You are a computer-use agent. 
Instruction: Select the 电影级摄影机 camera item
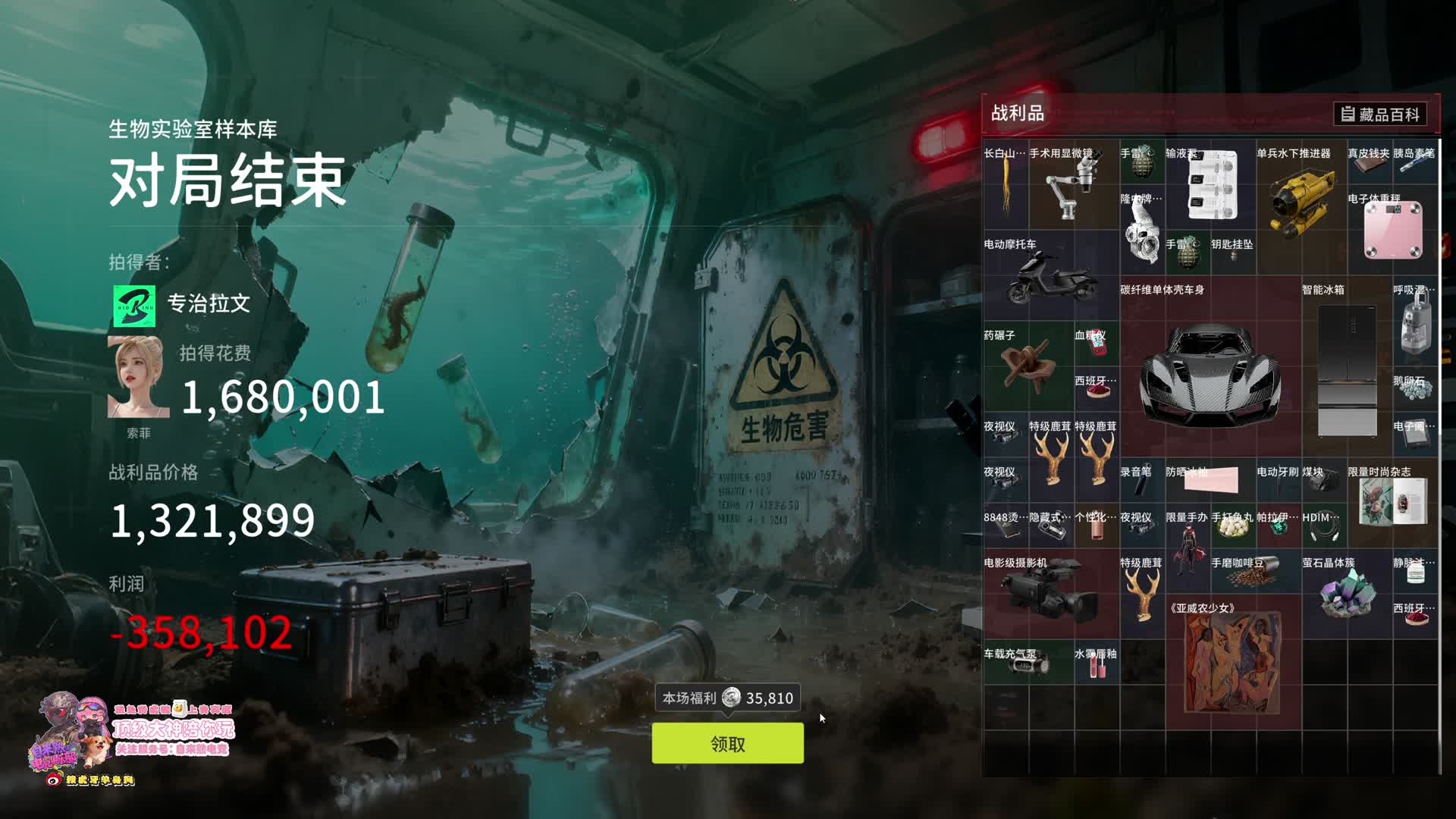tap(1049, 595)
